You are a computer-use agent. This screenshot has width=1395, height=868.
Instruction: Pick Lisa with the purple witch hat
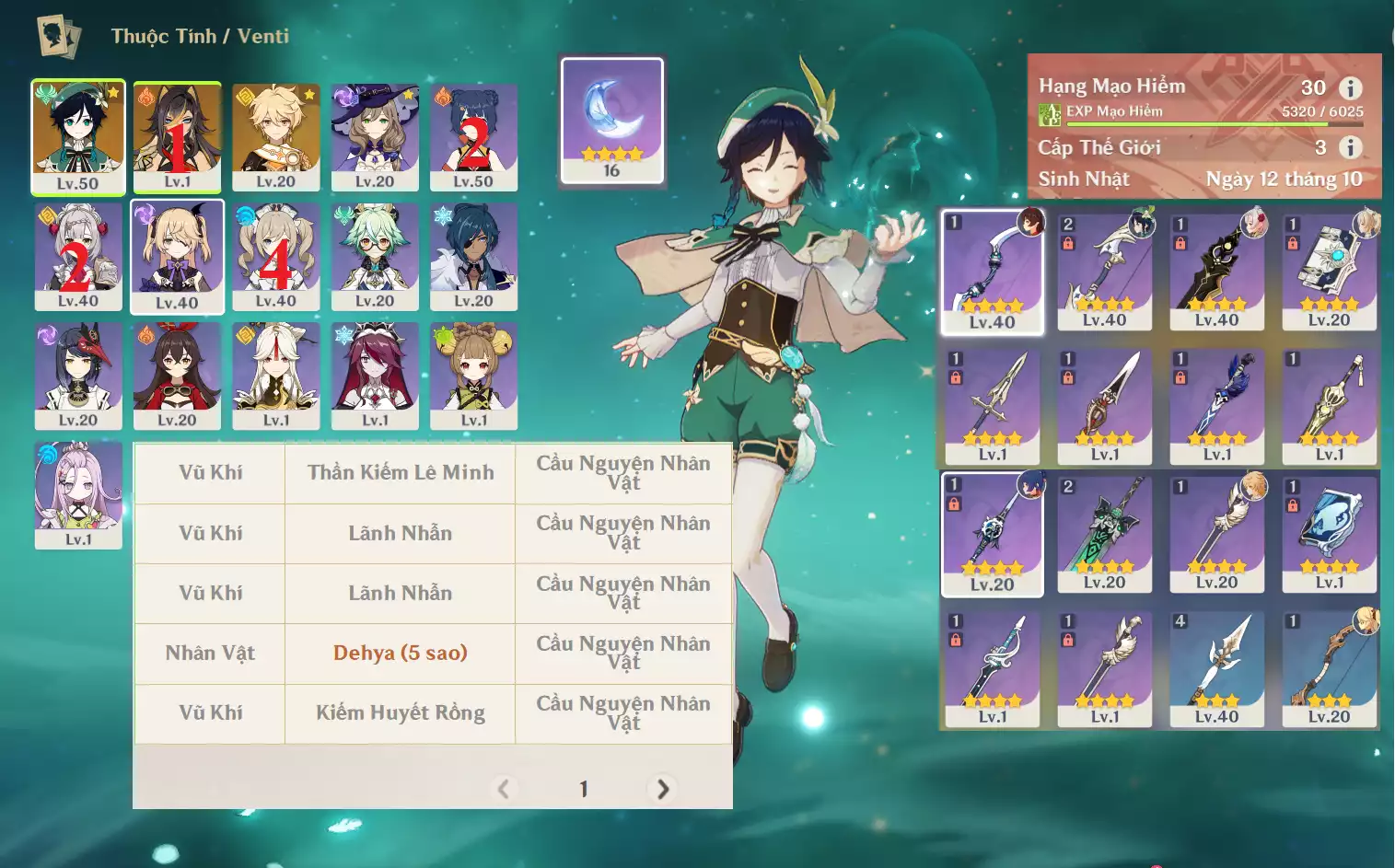[375, 136]
